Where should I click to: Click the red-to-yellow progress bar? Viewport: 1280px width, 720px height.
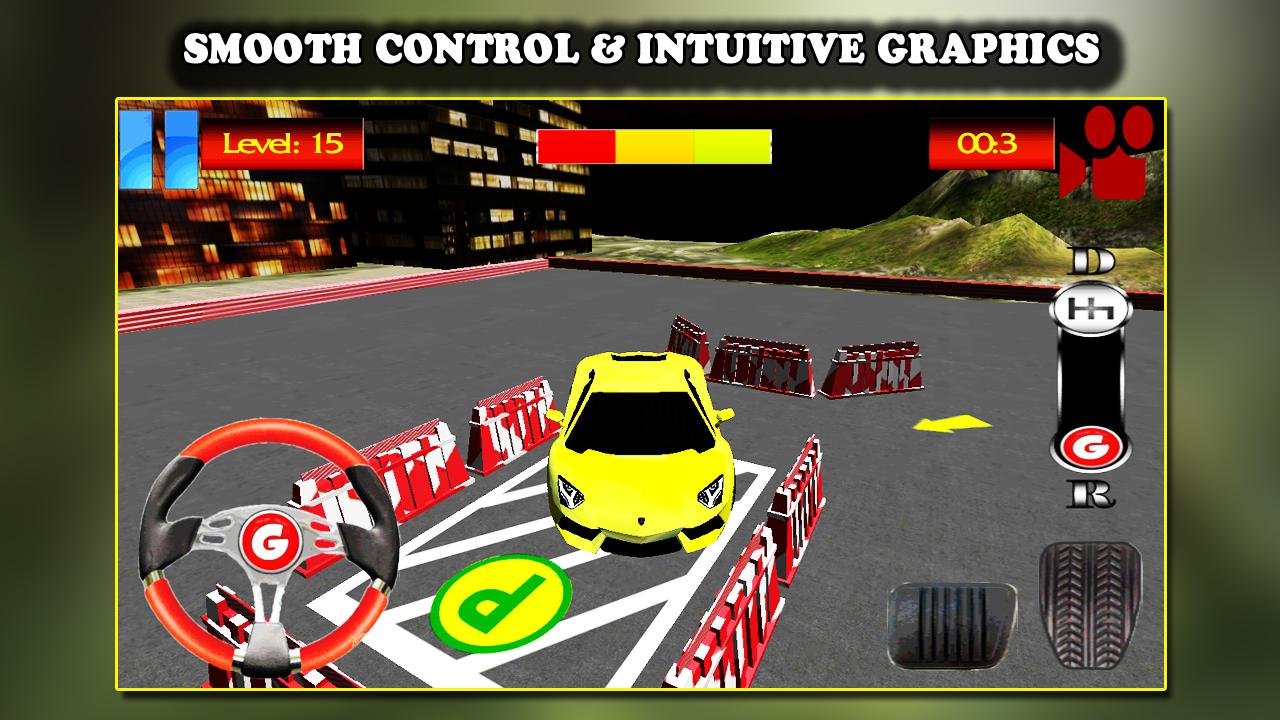655,145
